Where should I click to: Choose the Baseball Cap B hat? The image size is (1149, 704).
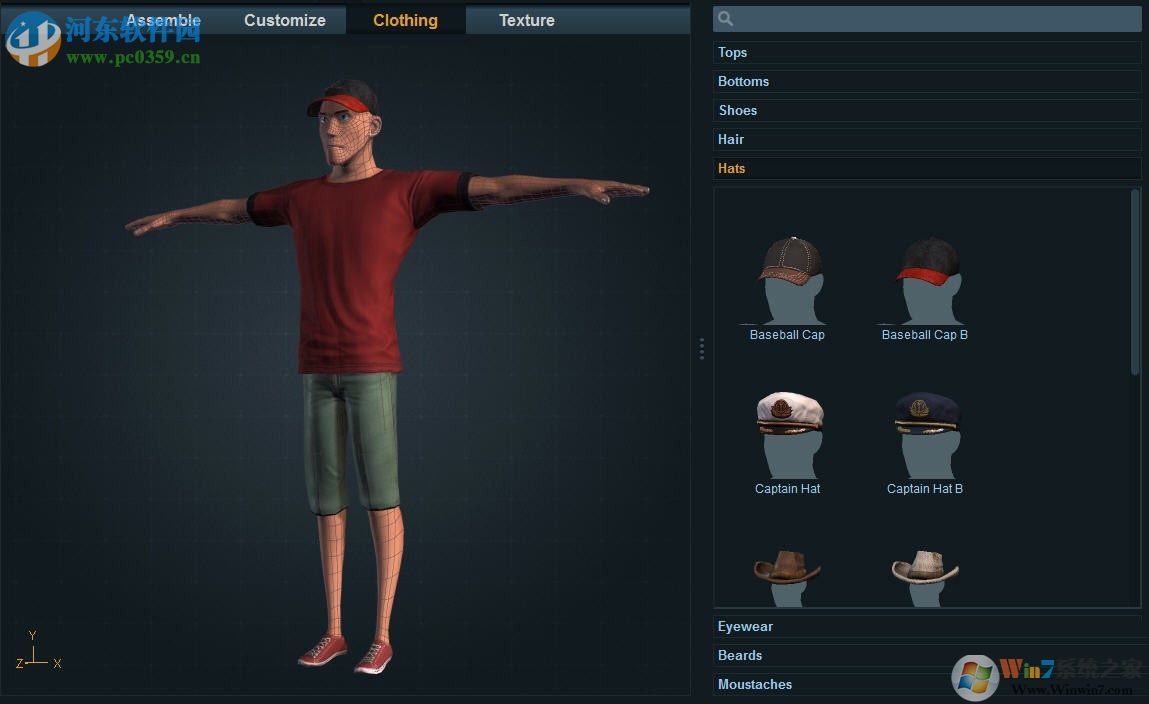[x=927, y=281]
